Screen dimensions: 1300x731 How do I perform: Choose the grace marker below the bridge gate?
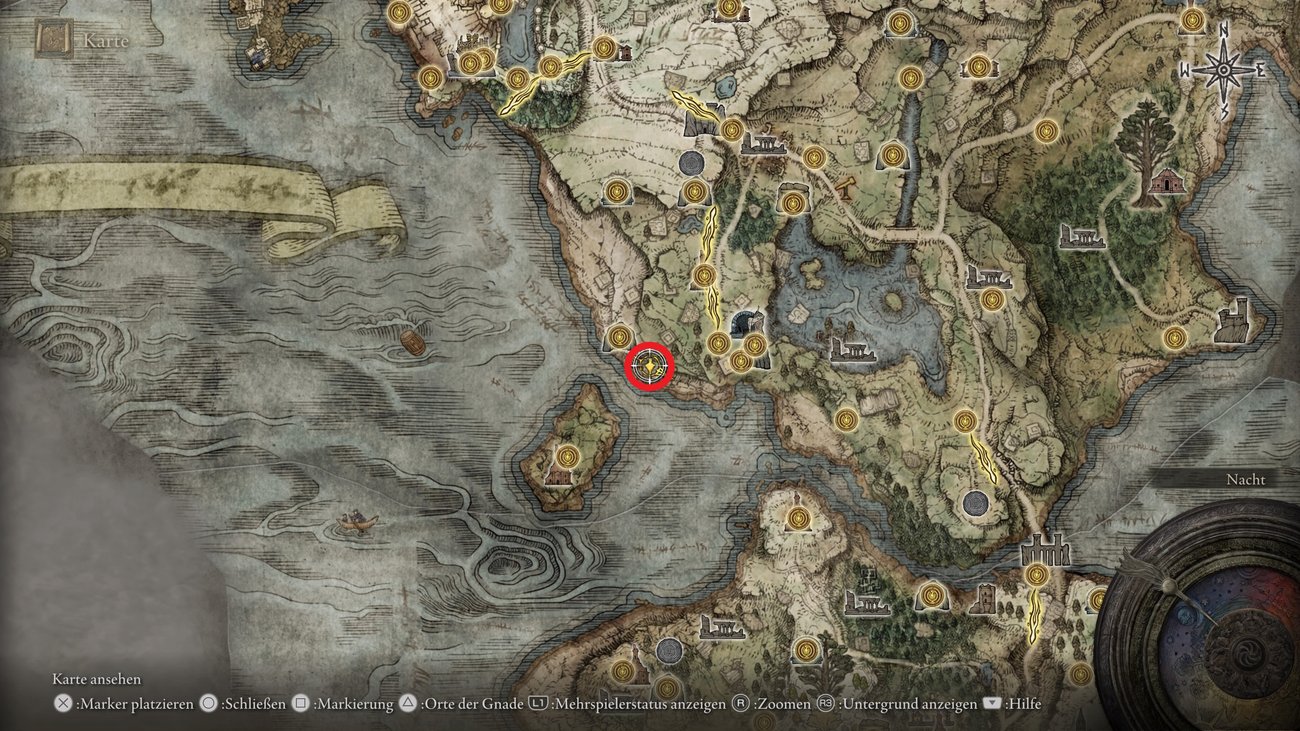tap(1036, 575)
